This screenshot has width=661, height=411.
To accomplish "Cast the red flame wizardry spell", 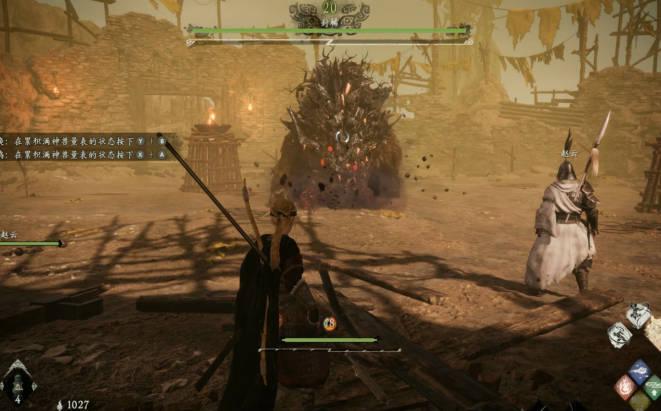I will point(624,387).
